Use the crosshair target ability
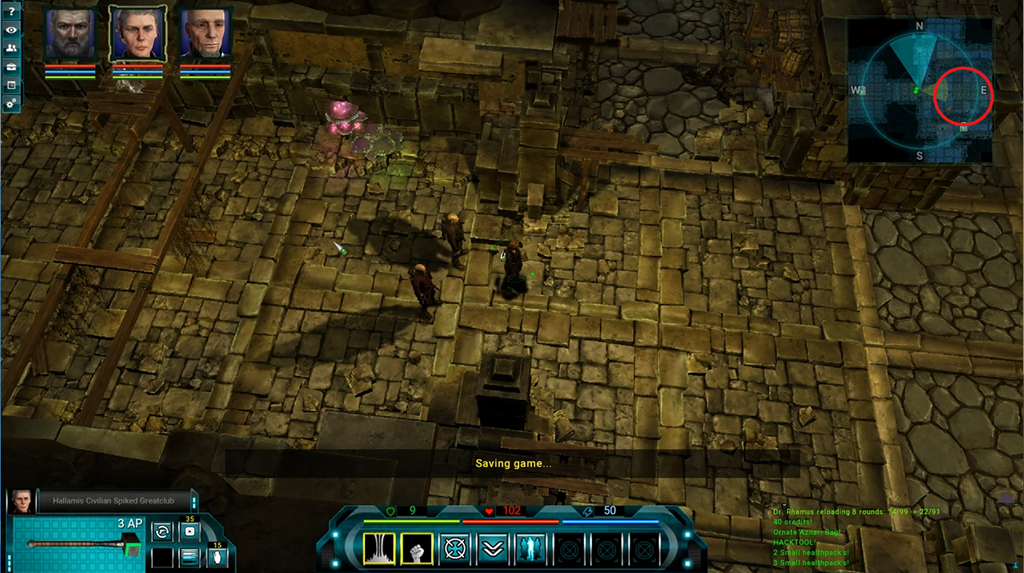The image size is (1024, 573). [x=454, y=548]
